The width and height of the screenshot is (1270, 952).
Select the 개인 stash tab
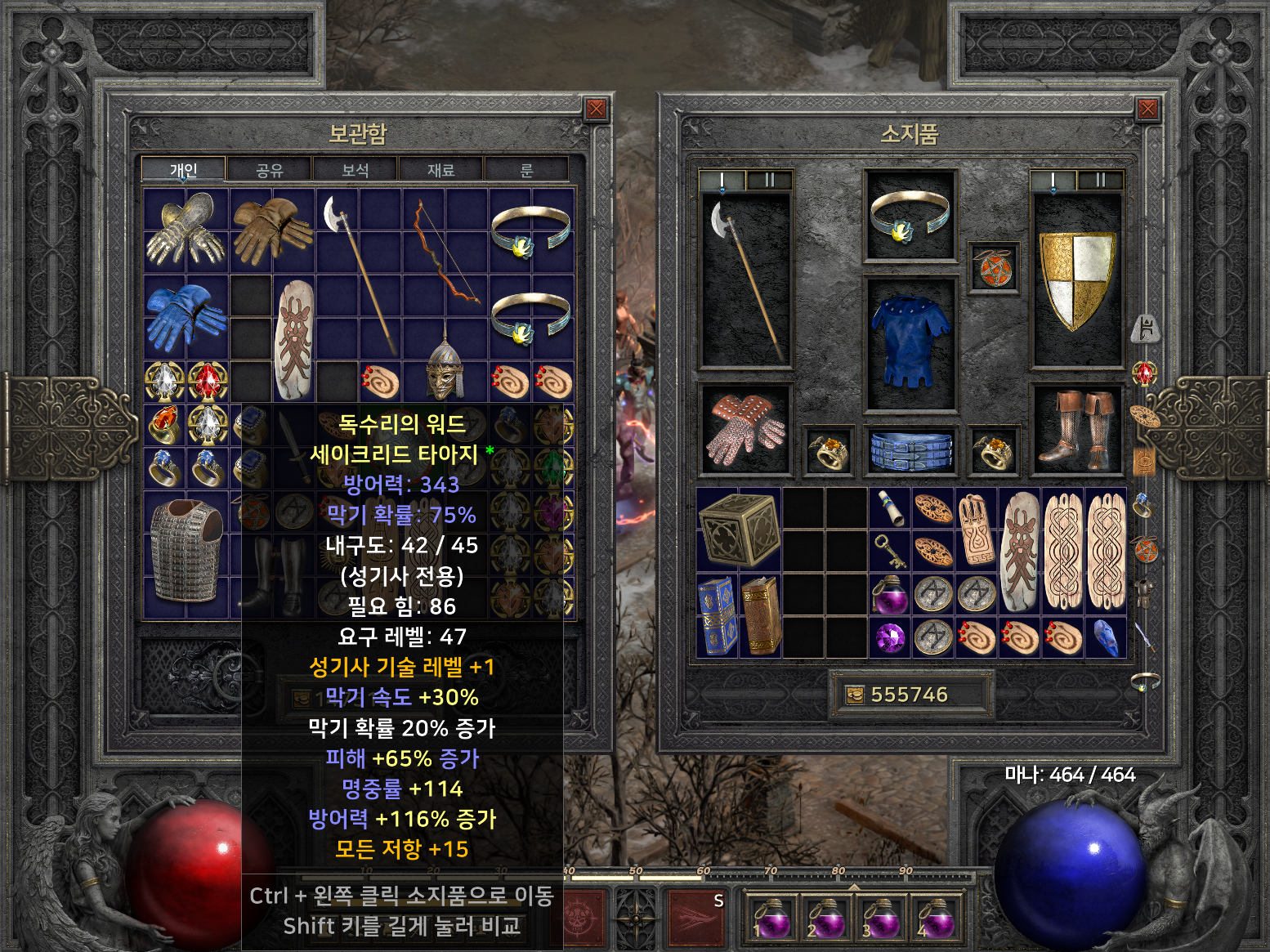[x=183, y=170]
